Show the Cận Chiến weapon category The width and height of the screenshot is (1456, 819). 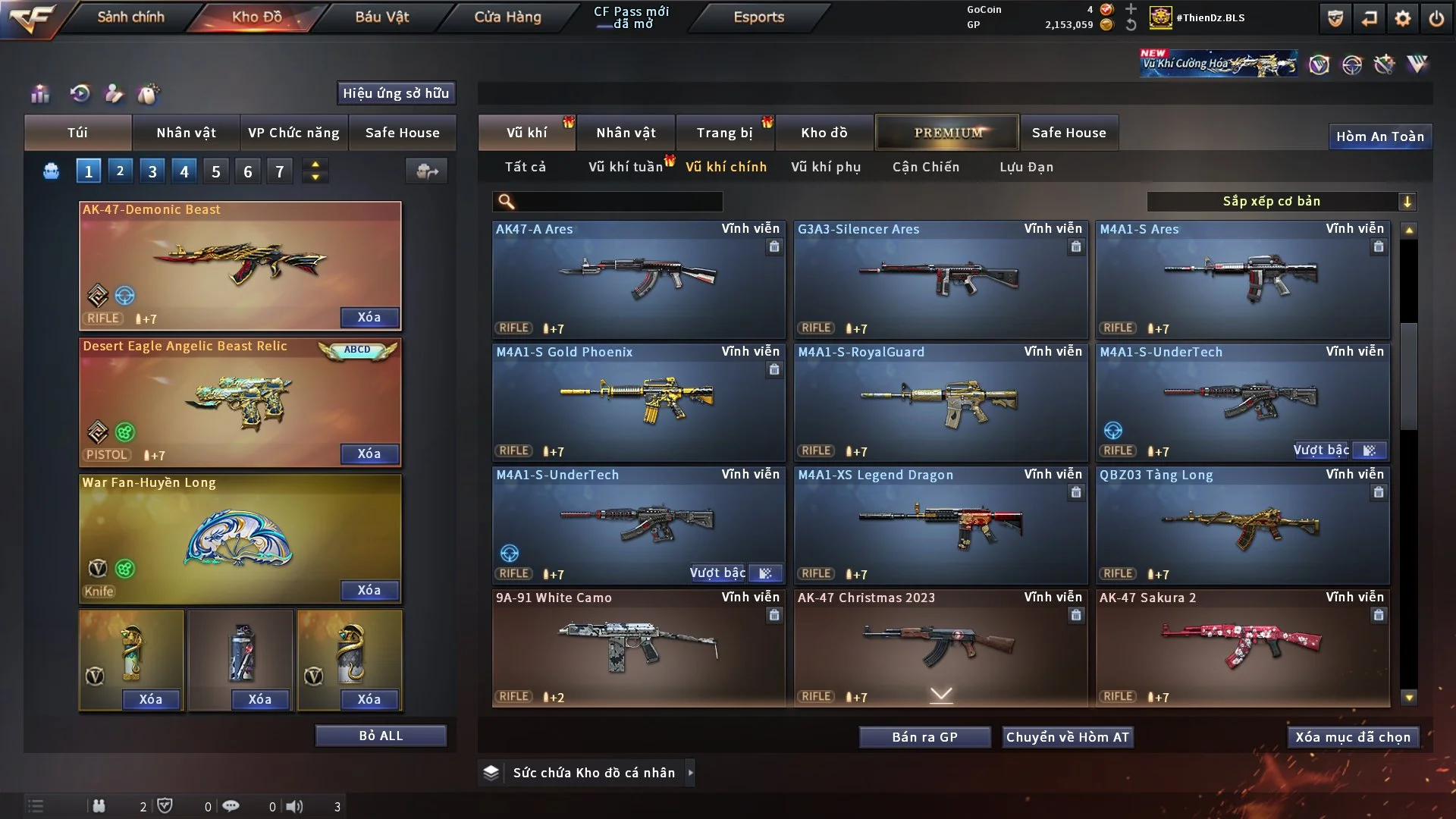pos(926,167)
